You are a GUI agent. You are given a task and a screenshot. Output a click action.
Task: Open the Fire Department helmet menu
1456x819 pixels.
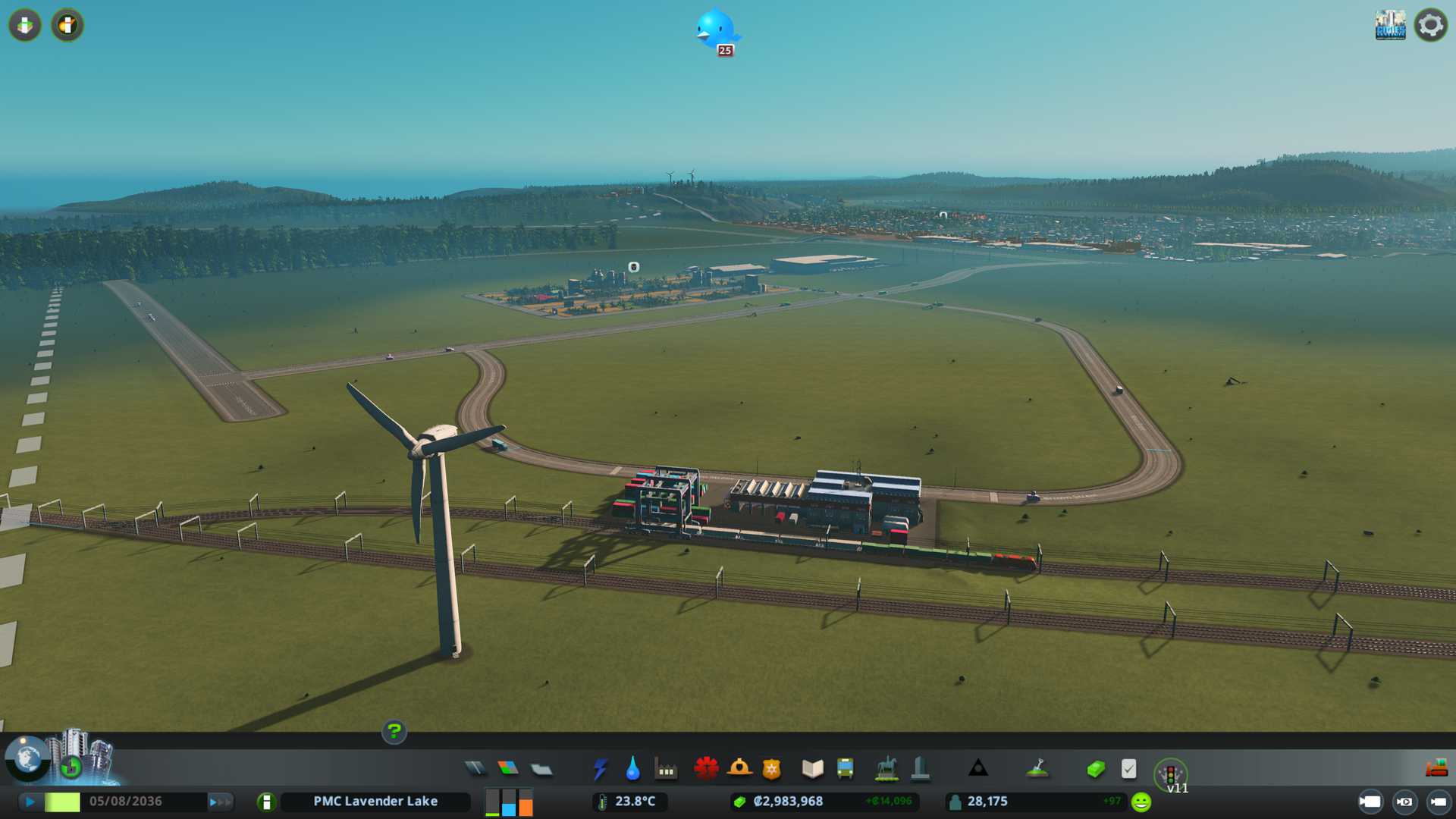739,769
